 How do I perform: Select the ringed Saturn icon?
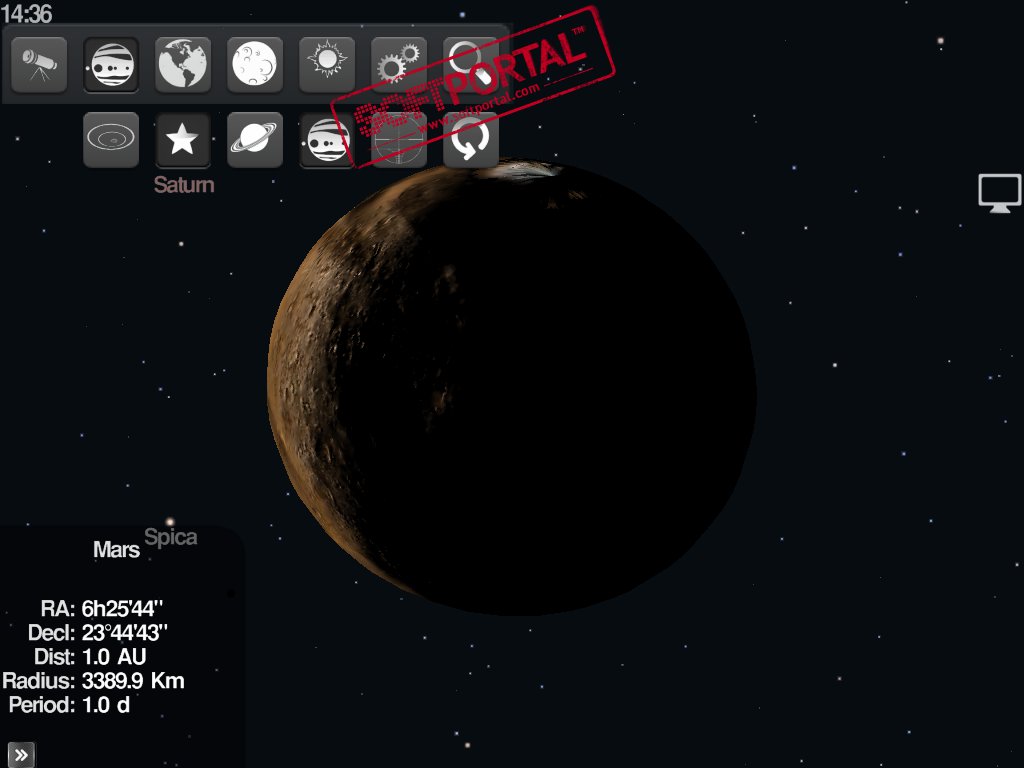[x=255, y=140]
